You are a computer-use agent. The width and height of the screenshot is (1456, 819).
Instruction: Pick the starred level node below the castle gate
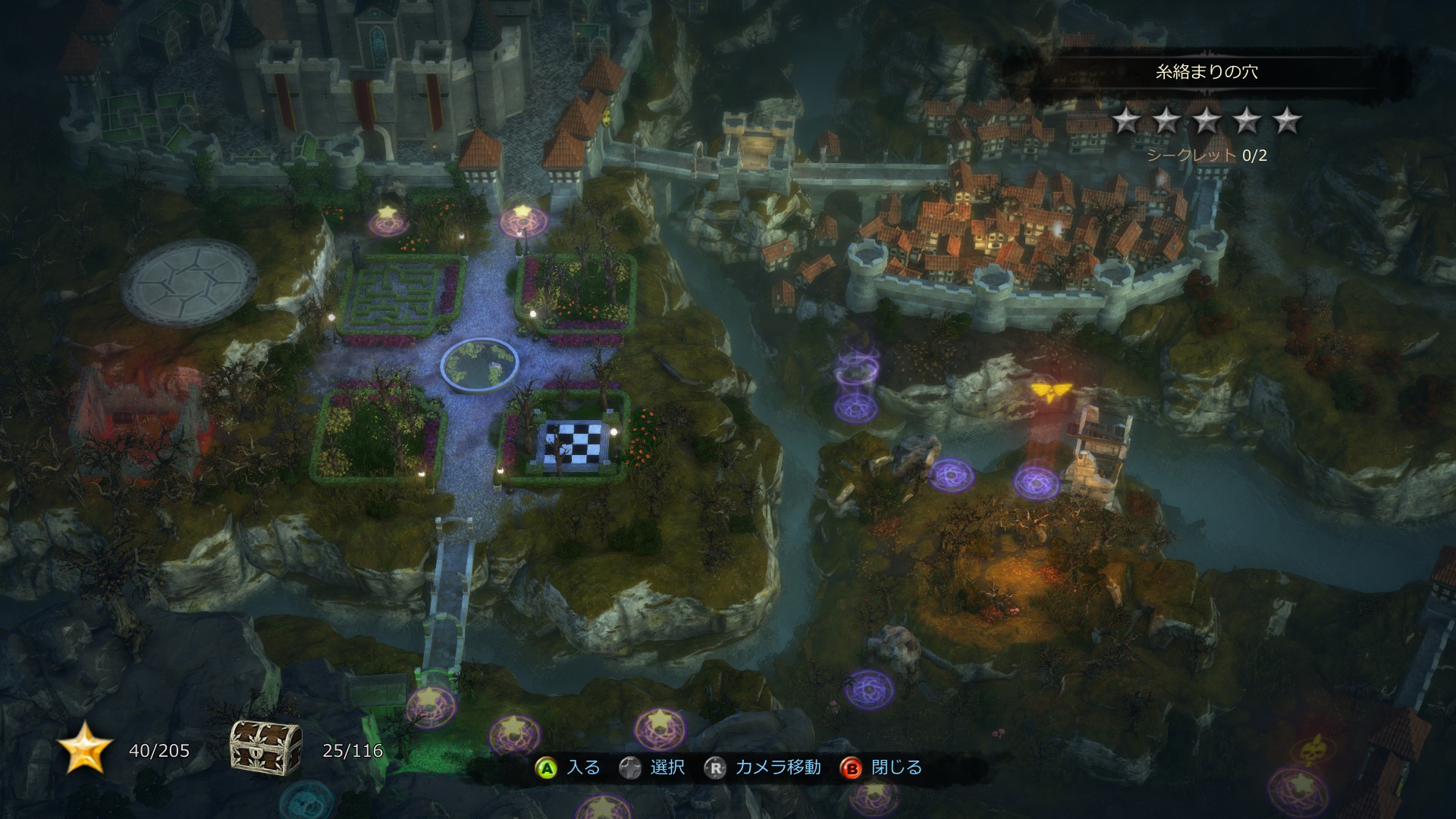pos(520,221)
